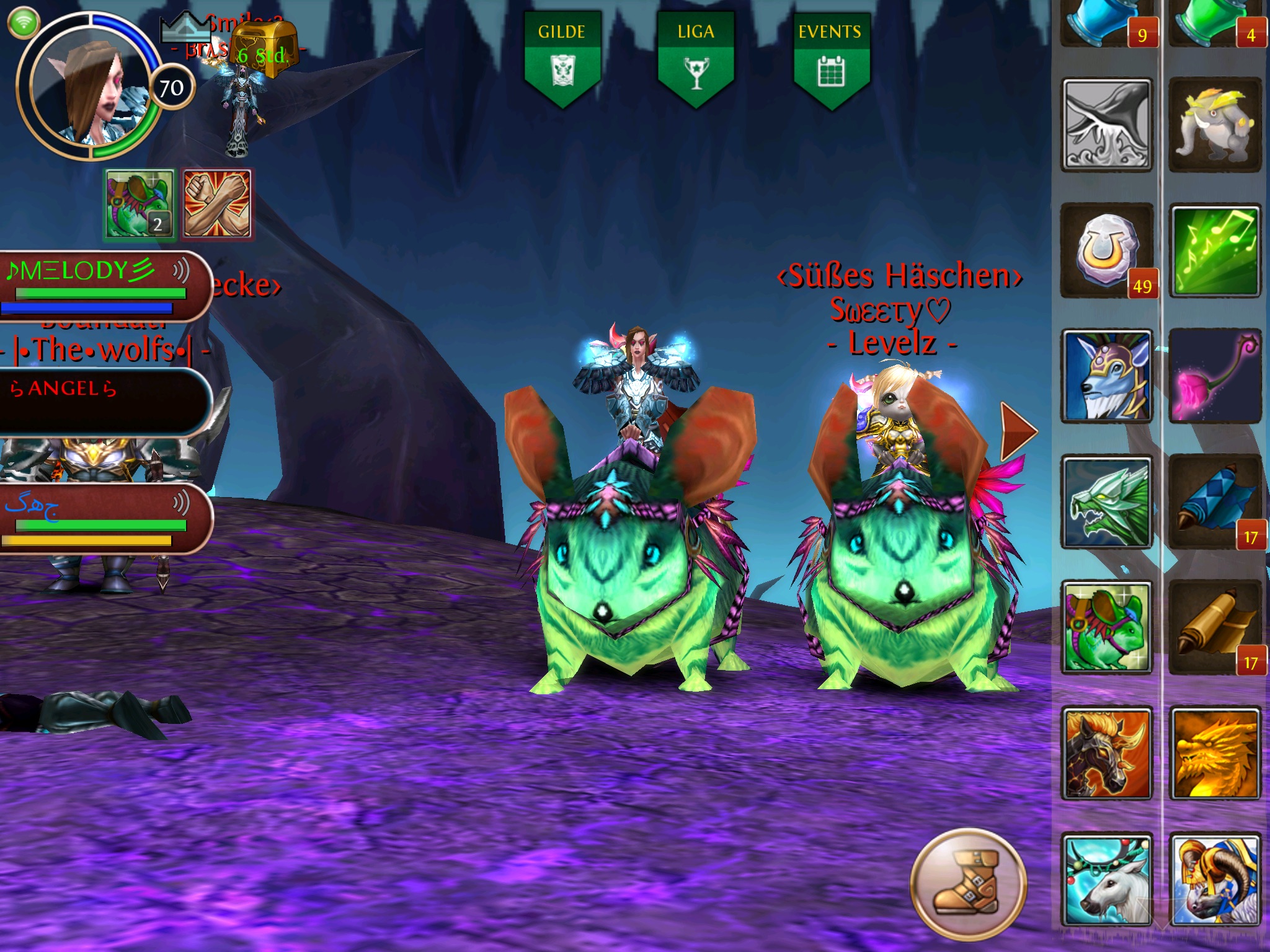Summon the golden dragon mount
The height and width of the screenshot is (952, 1270).
1215,754
